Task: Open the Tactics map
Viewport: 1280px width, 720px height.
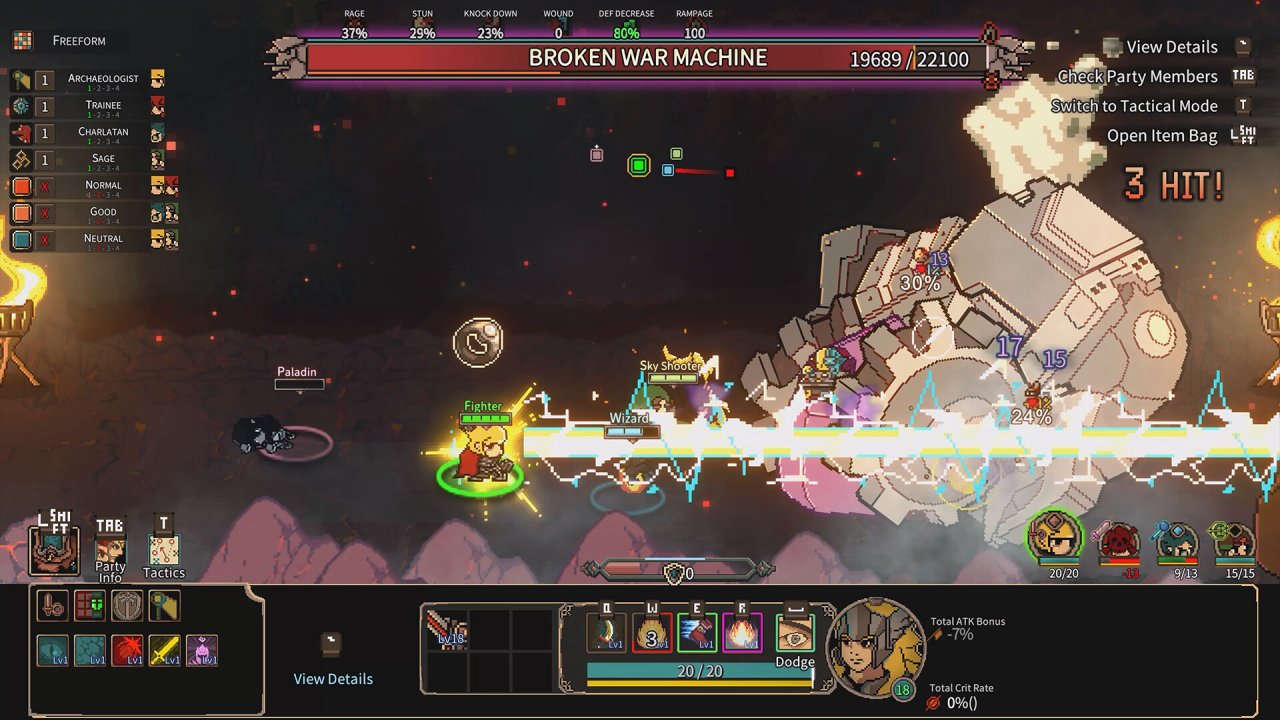Action: tap(164, 550)
